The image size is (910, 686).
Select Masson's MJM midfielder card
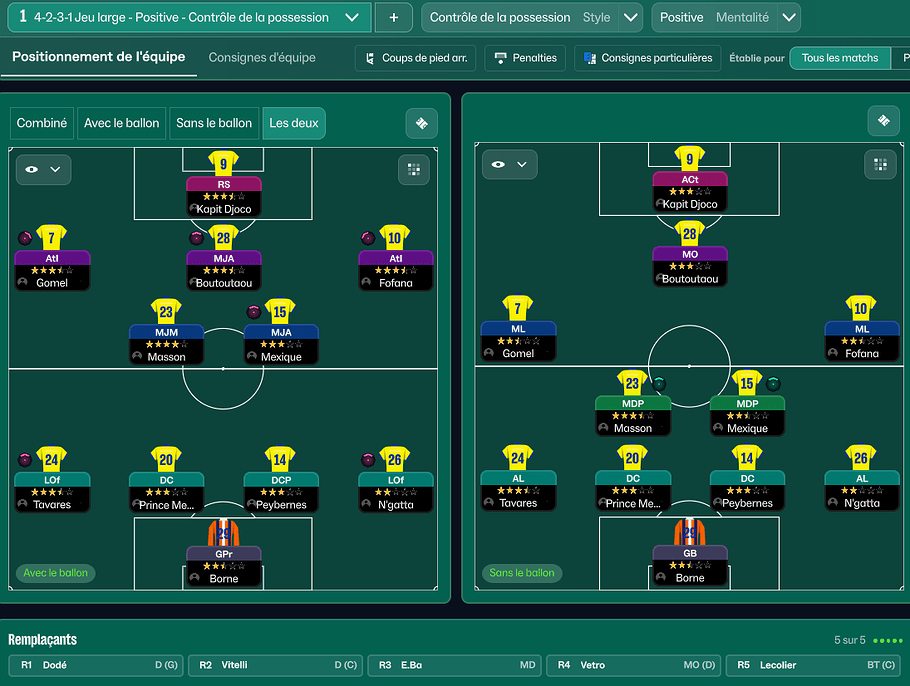click(x=166, y=344)
